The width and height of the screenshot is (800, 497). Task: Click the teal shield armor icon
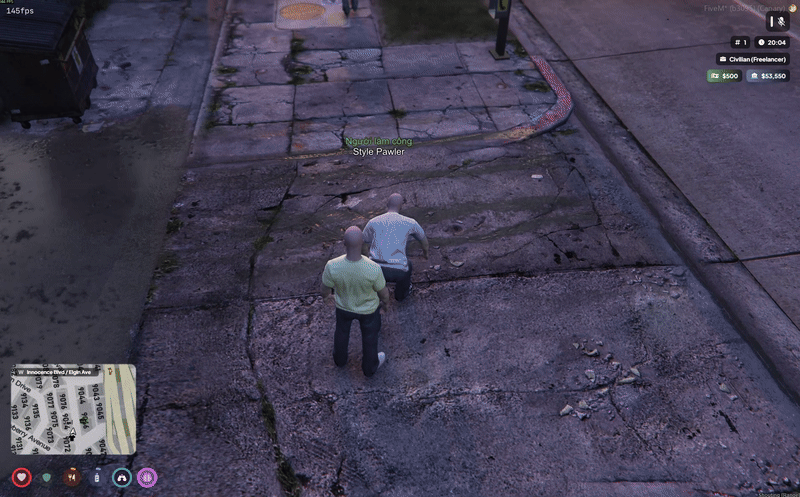(x=46, y=478)
